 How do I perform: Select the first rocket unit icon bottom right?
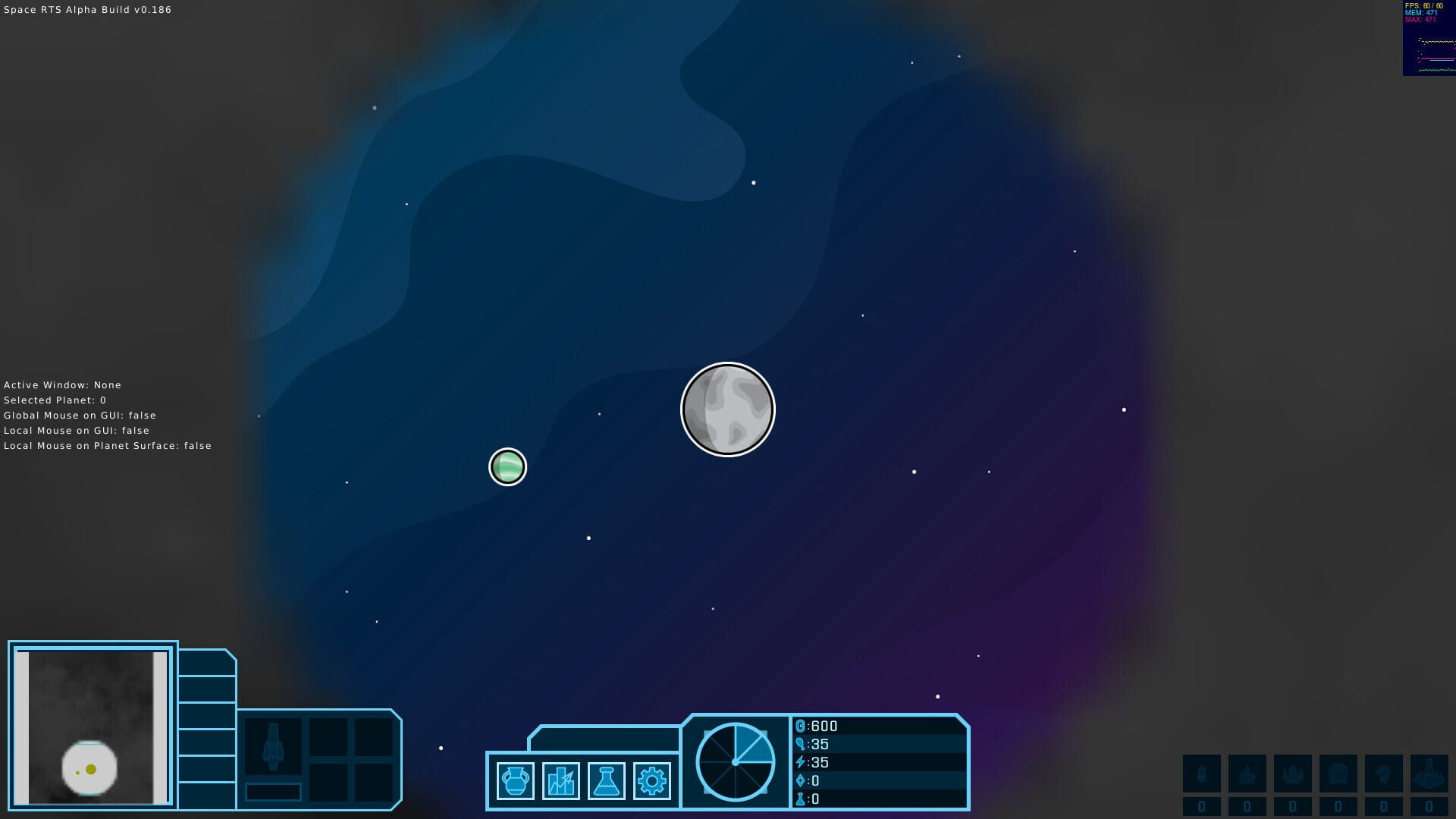click(1202, 773)
